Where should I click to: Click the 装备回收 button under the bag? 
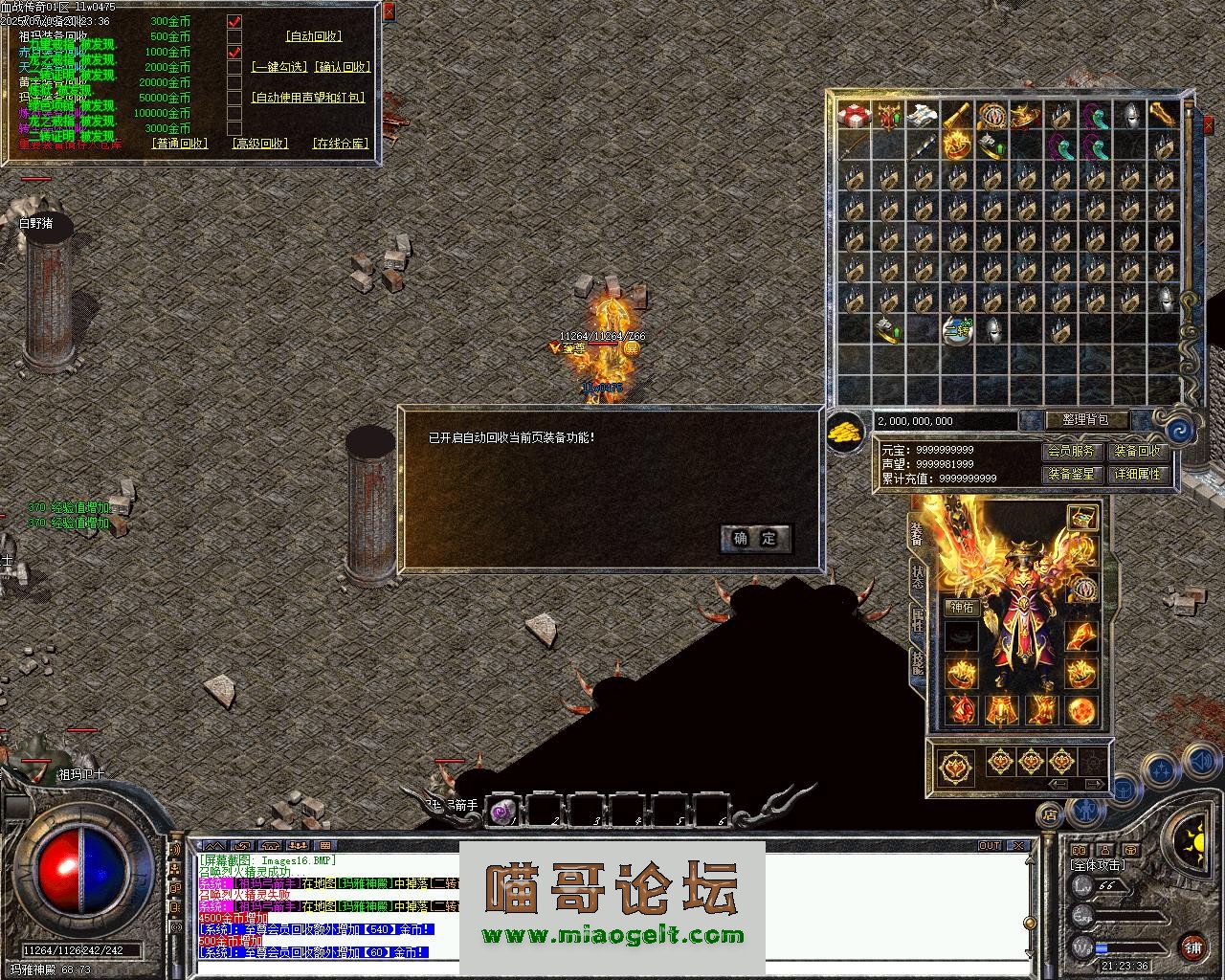[1137, 451]
